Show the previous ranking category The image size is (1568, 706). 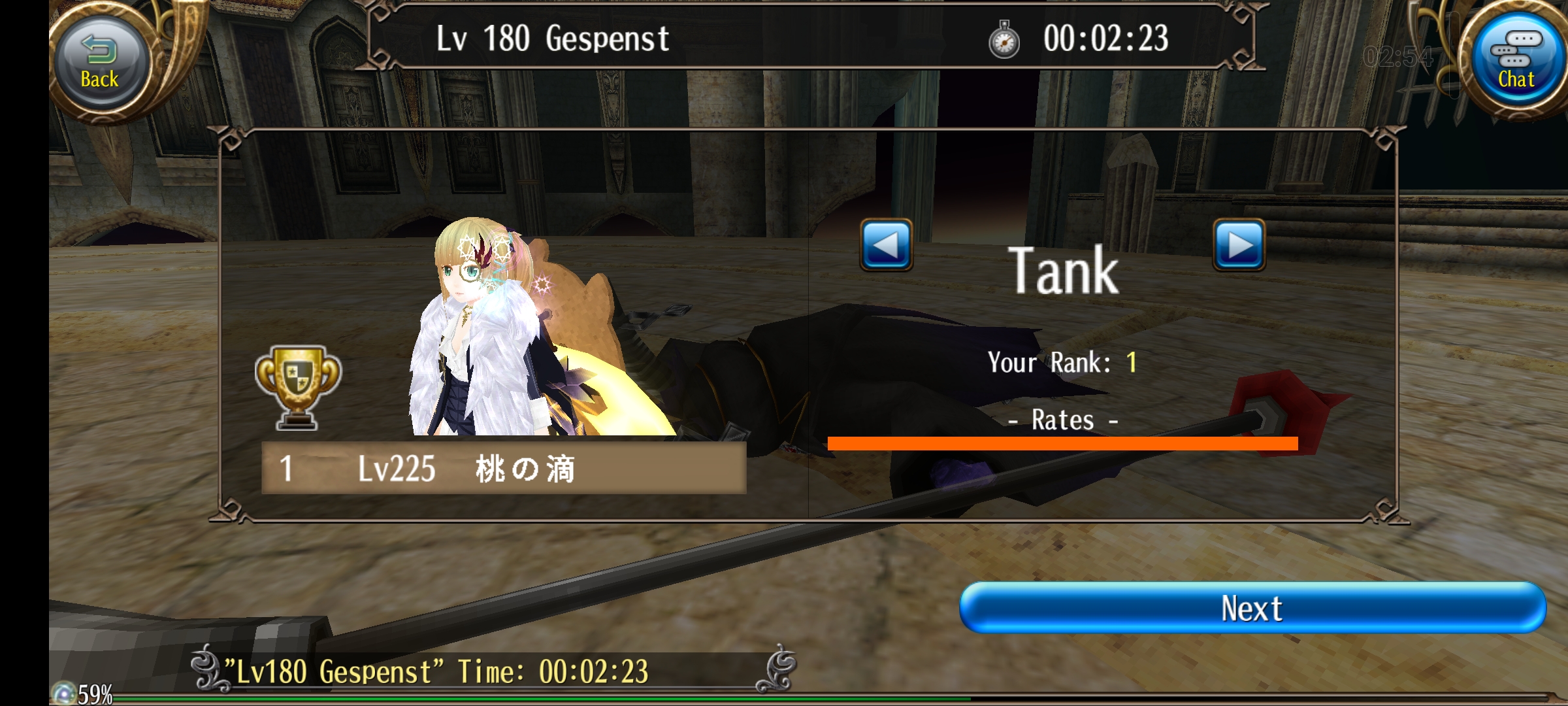pos(886,245)
